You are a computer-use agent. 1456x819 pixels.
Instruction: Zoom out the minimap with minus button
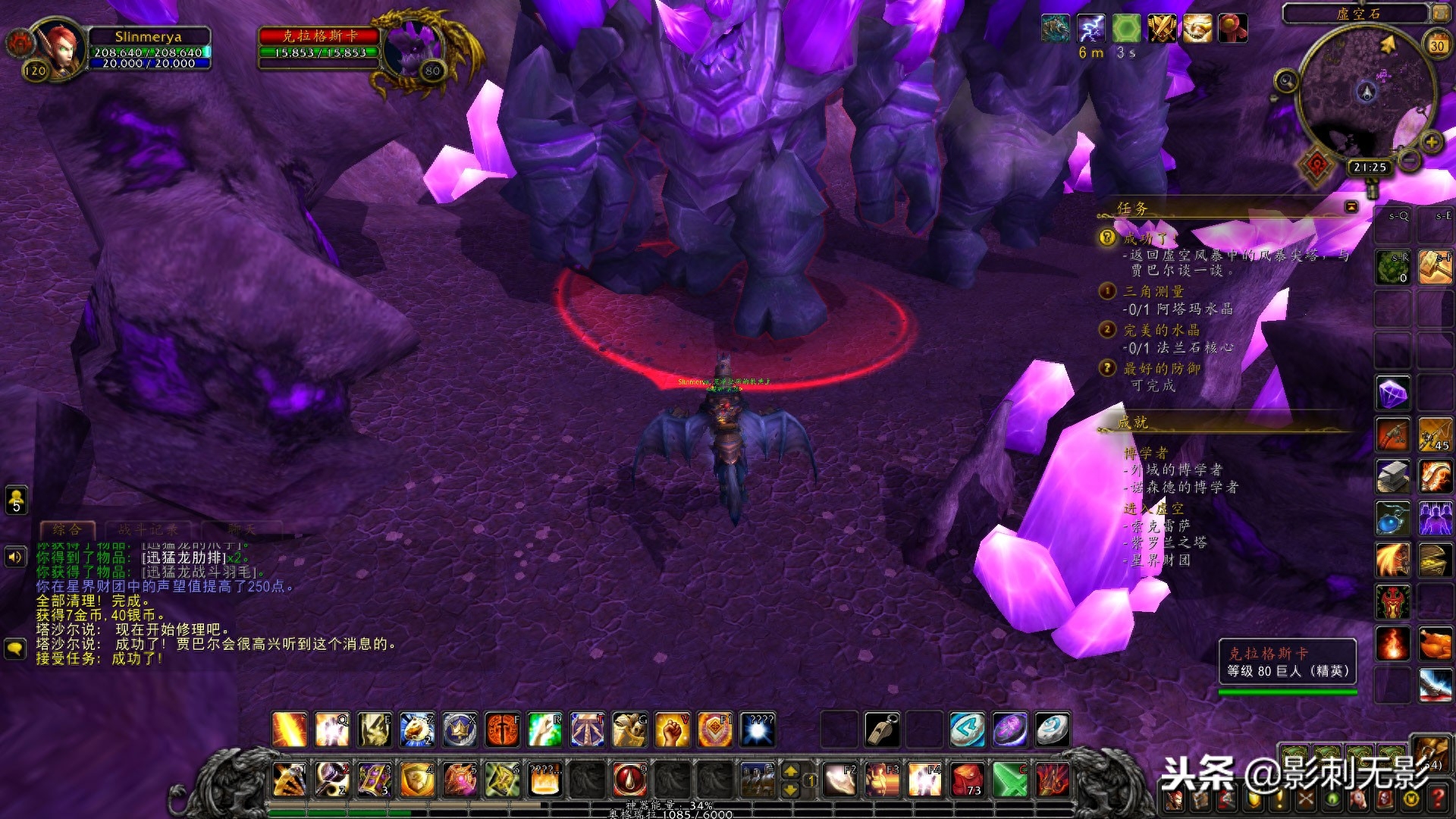pos(1410,160)
